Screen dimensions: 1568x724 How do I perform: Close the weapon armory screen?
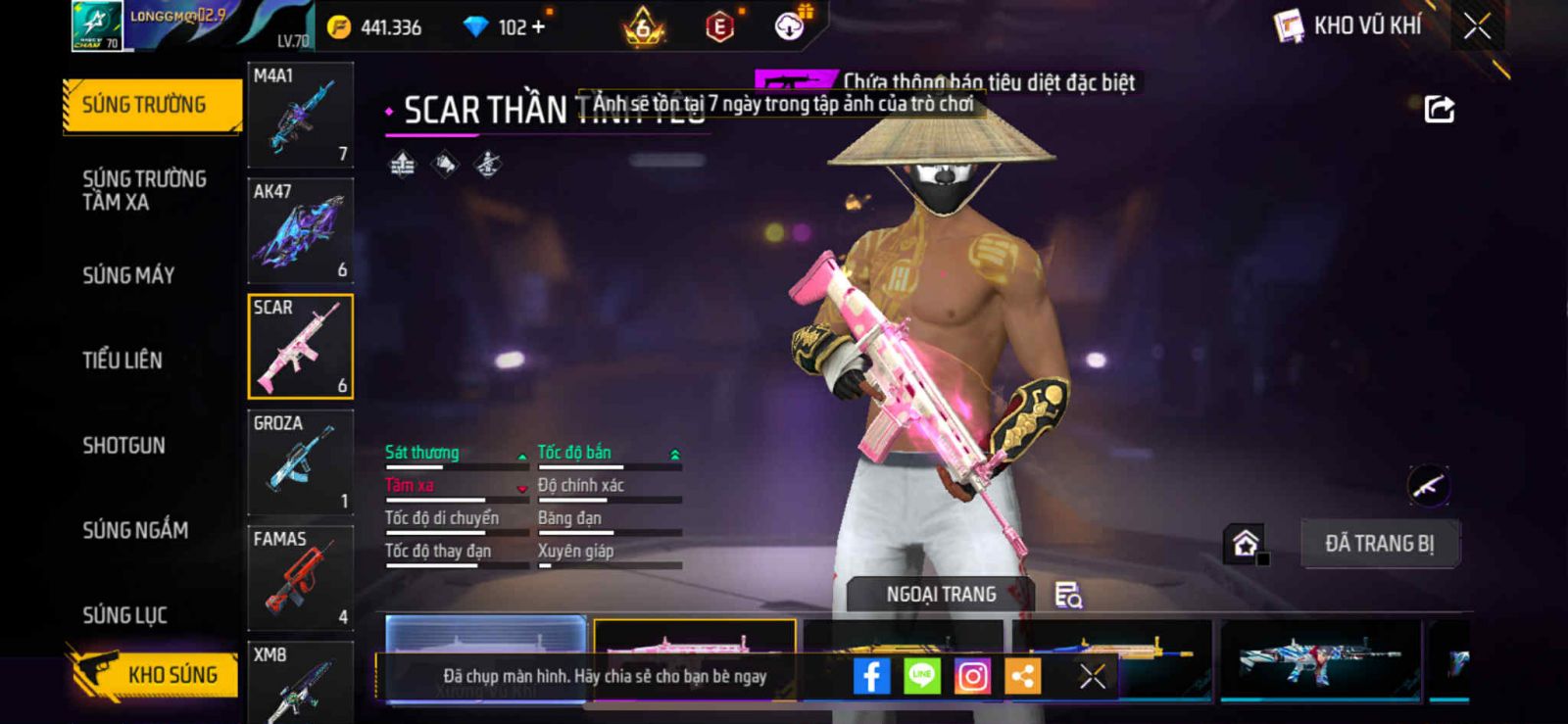pyautogui.click(x=1477, y=26)
